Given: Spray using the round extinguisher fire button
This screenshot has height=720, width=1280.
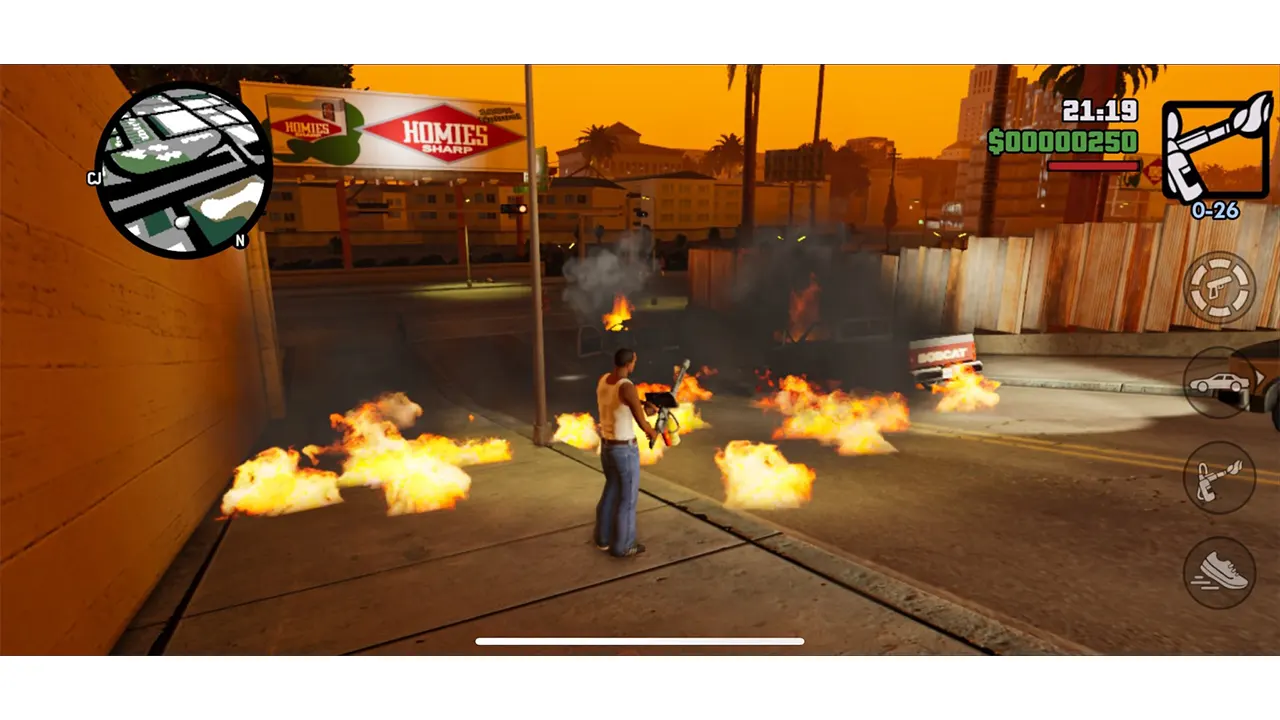Looking at the screenshot, I should tap(1219, 477).
